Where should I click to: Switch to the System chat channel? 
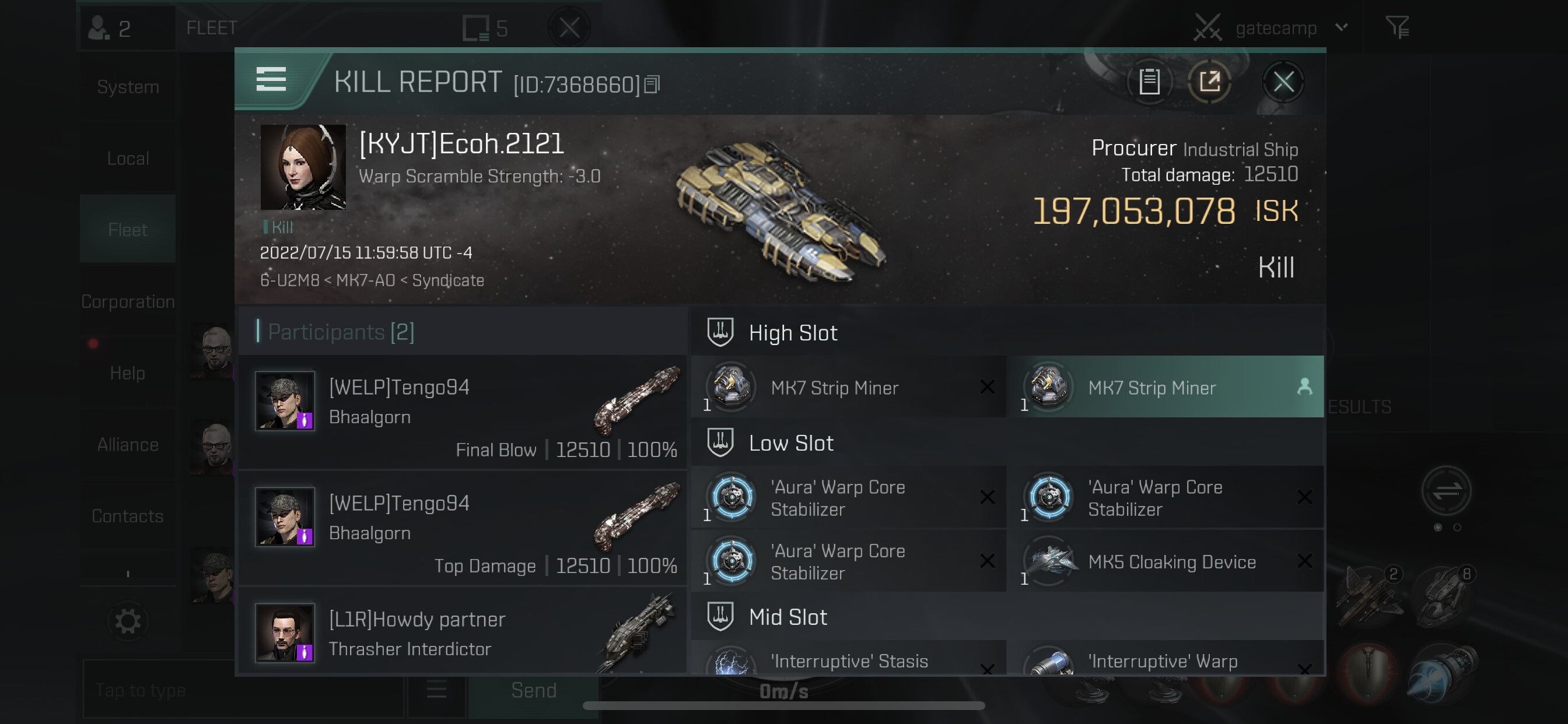pos(128,87)
